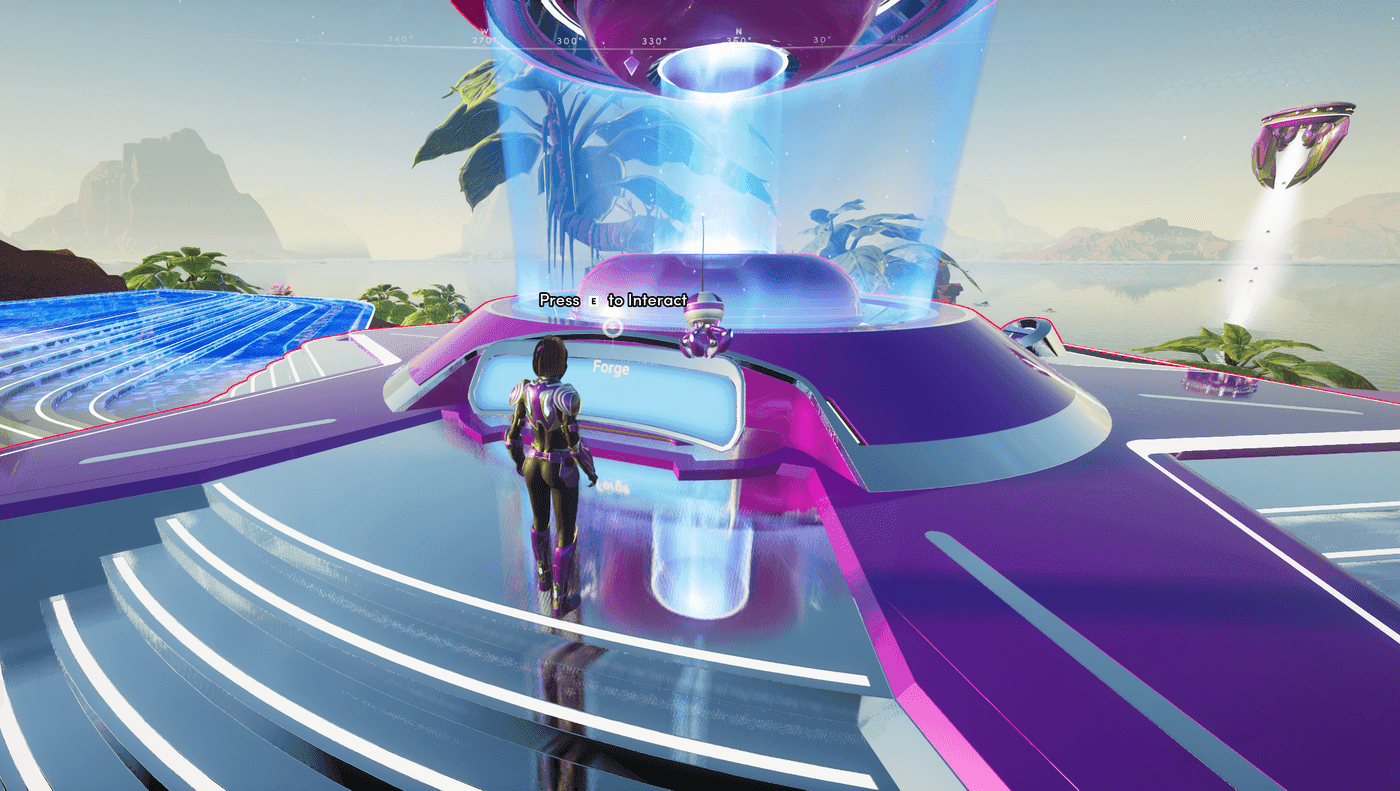Click the circular interaction reticle

point(612,327)
